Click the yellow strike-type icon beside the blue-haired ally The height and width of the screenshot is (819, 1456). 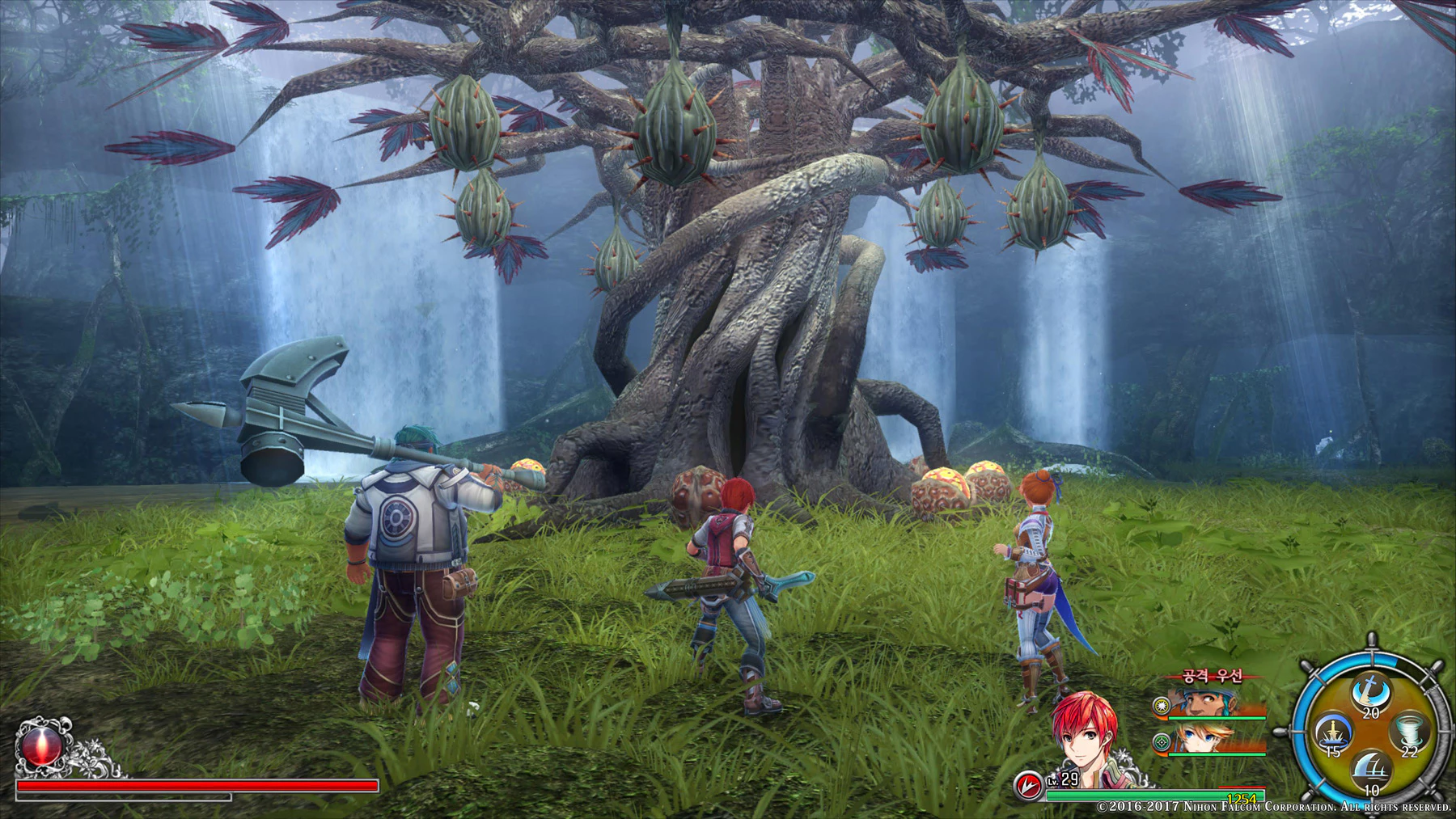click(1162, 705)
